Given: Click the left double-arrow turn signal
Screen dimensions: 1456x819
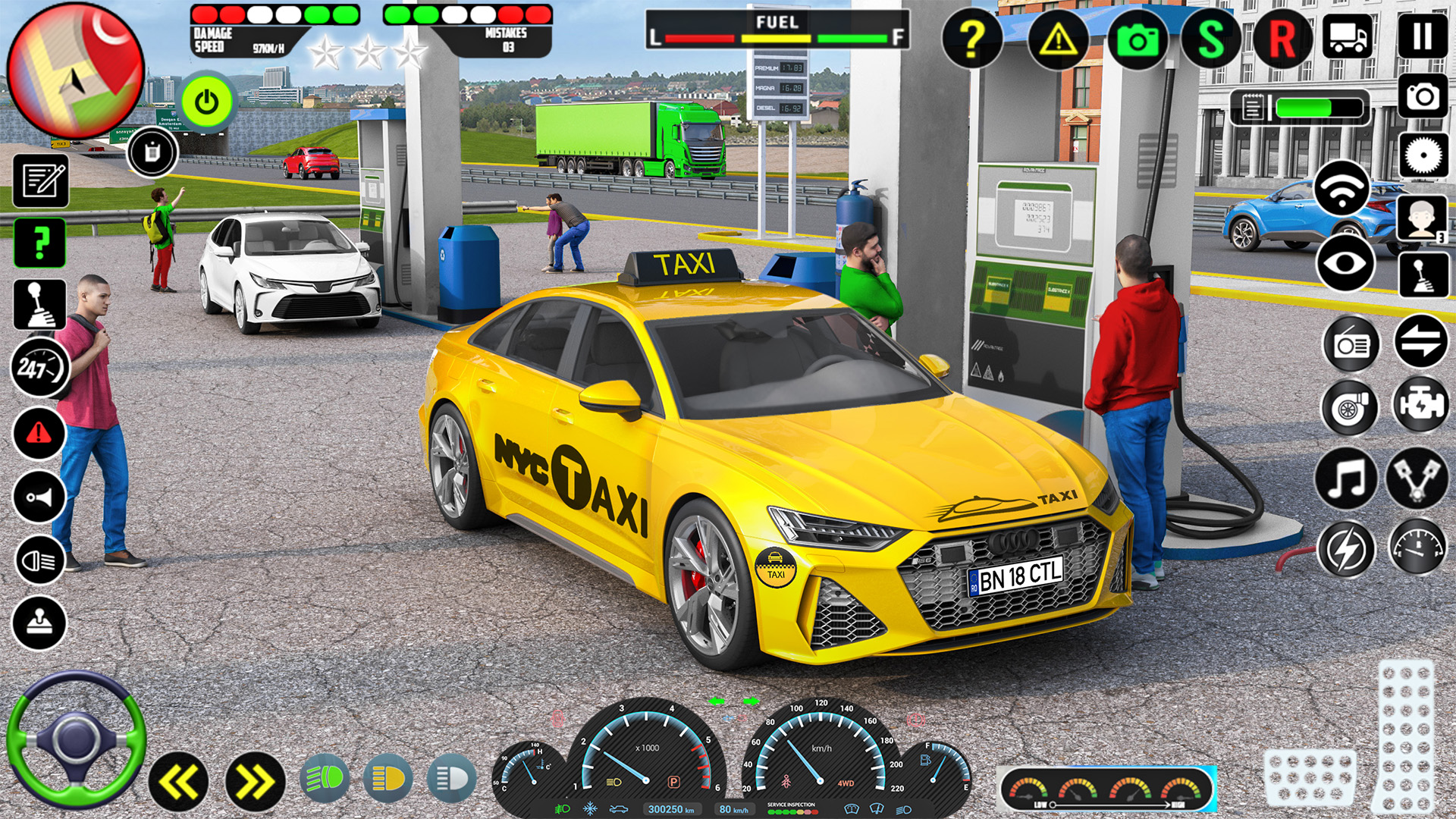Looking at the screenshot, I should (179, 782).
